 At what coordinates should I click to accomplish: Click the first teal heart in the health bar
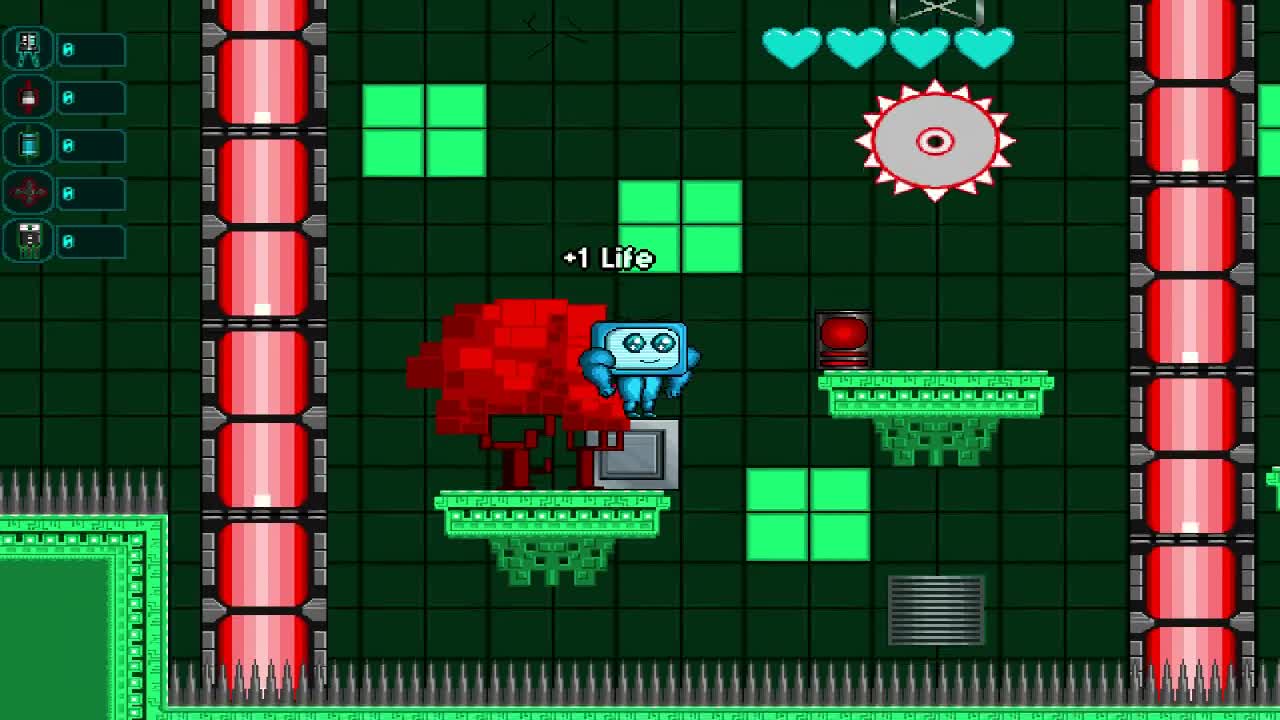point(792,45)
